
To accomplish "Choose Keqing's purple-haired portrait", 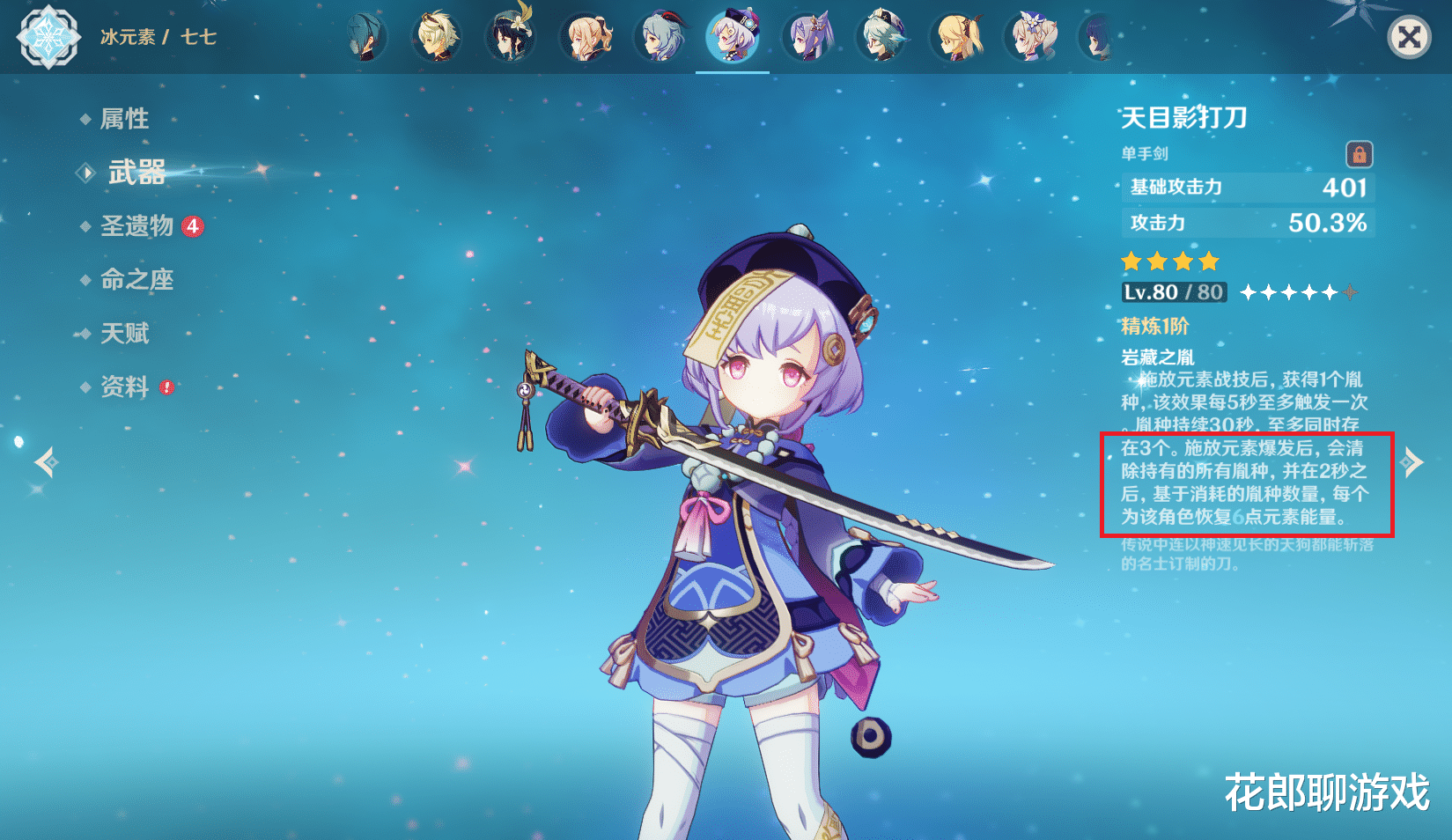I will pos(807,38).
